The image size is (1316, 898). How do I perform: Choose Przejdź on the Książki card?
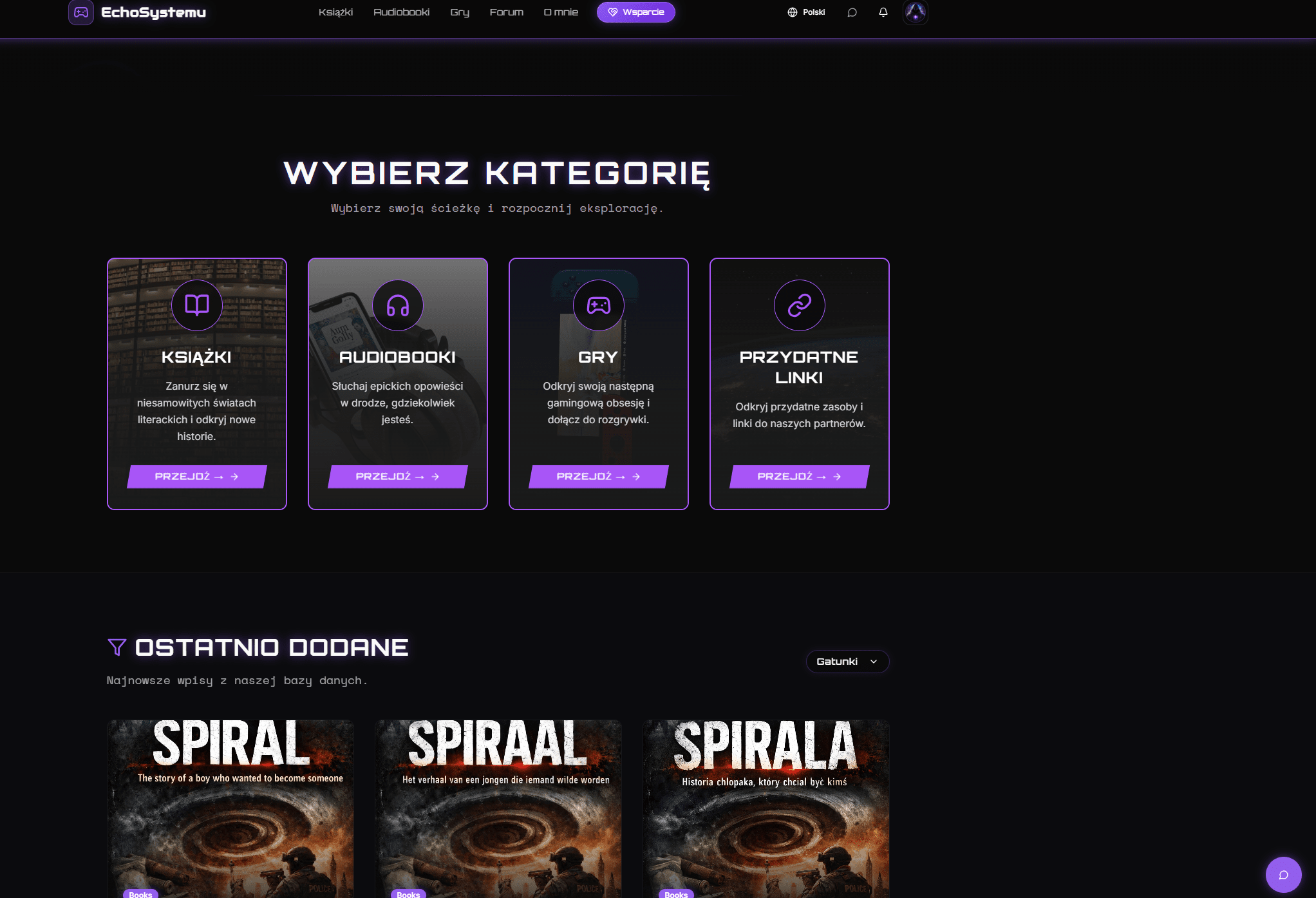click(196, 477)
